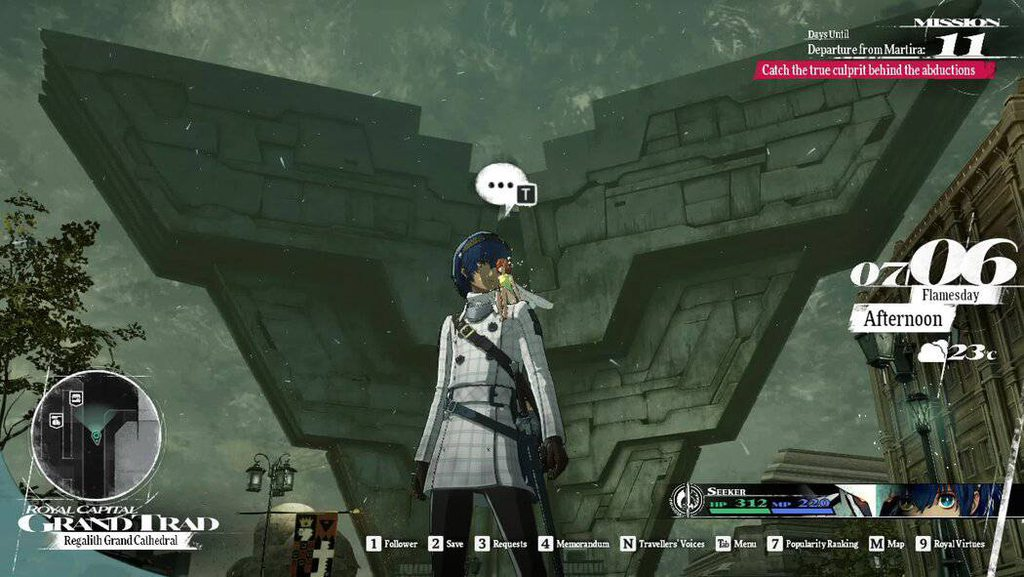This screenshot has width=1024, height=577.
Task: Open the Follower shortcut
Action: coord(391,544)
